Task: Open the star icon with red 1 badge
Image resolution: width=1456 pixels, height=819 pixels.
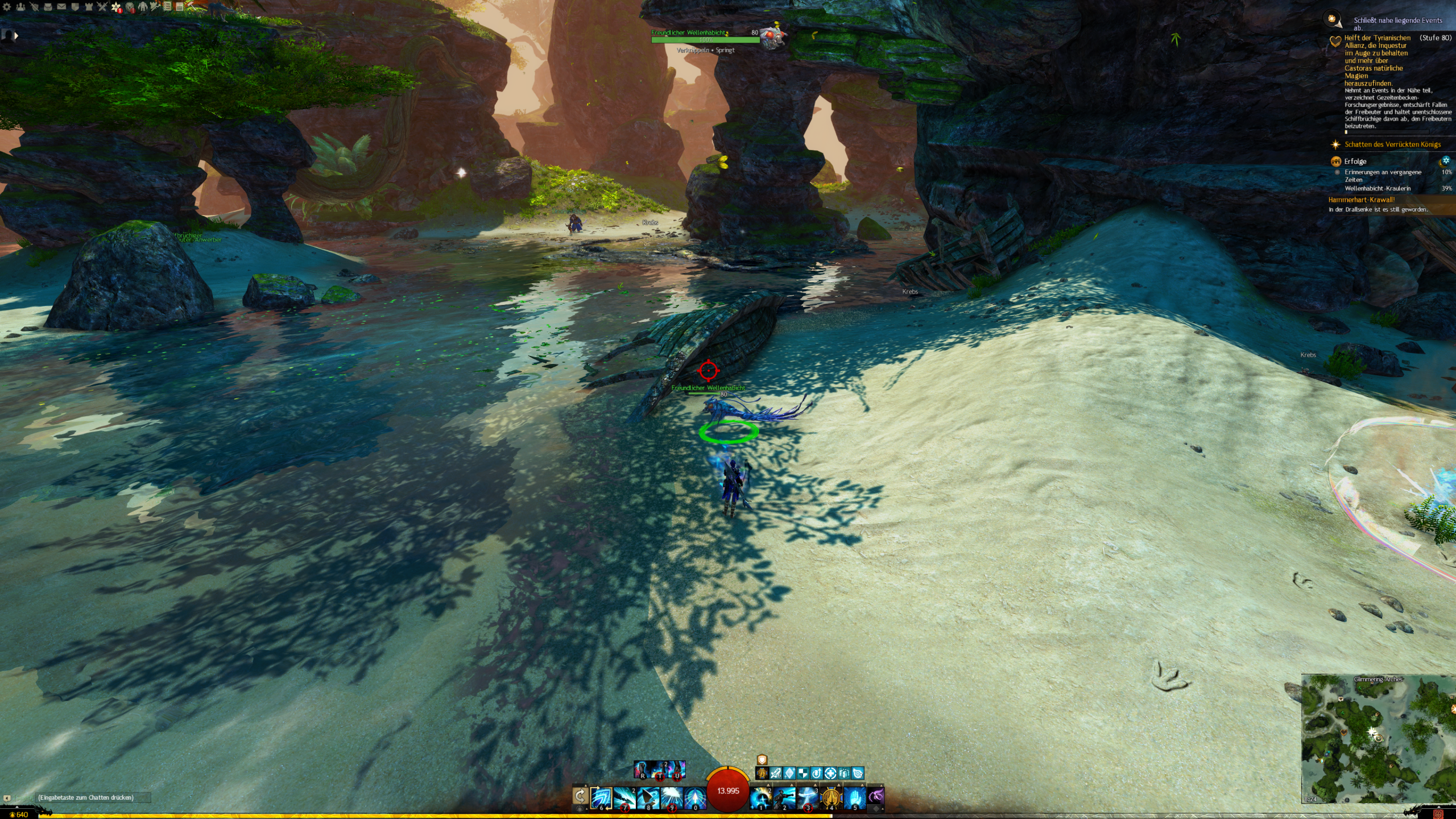Action: point(117,7)
